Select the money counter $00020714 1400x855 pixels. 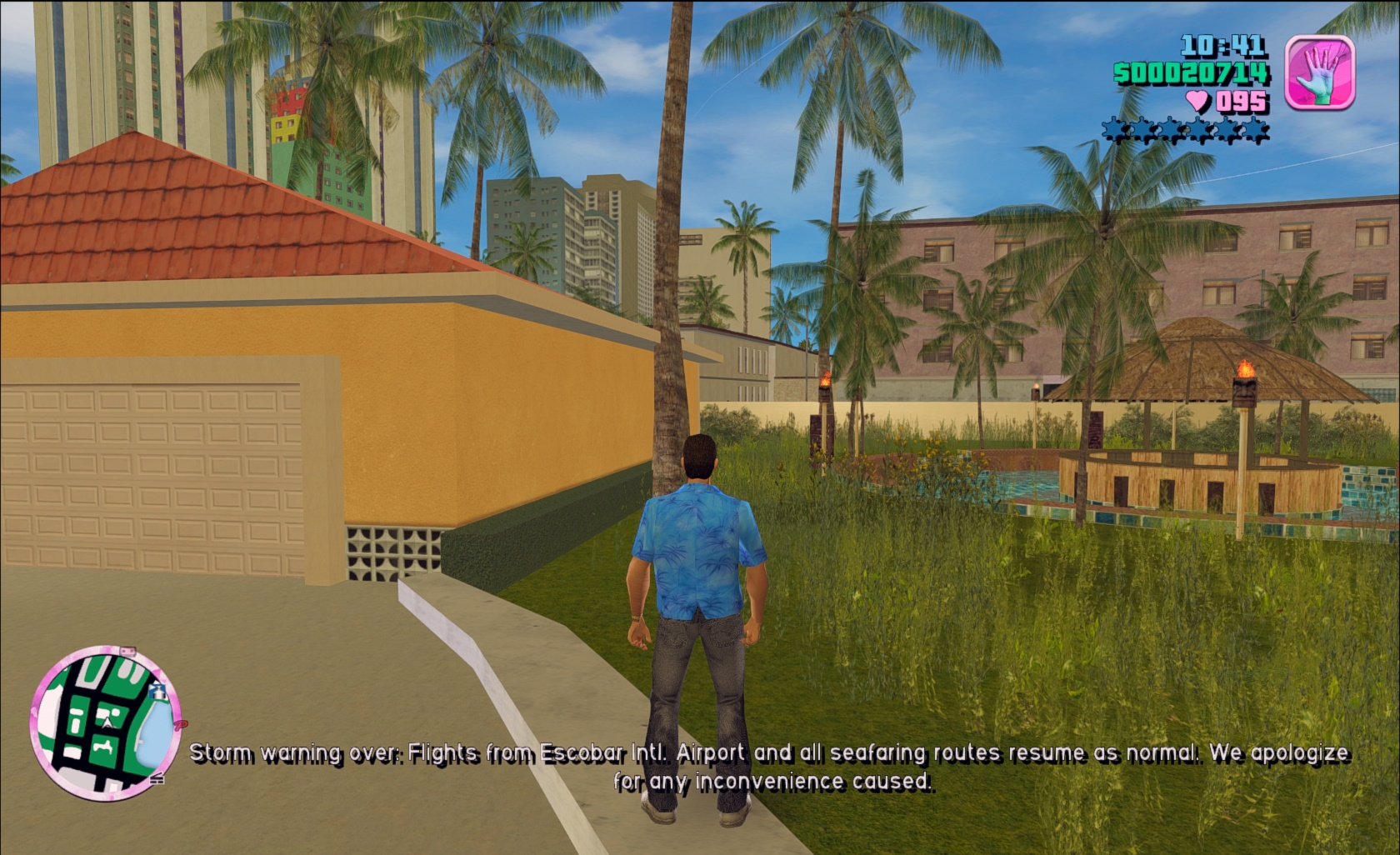pos(1191,73)
